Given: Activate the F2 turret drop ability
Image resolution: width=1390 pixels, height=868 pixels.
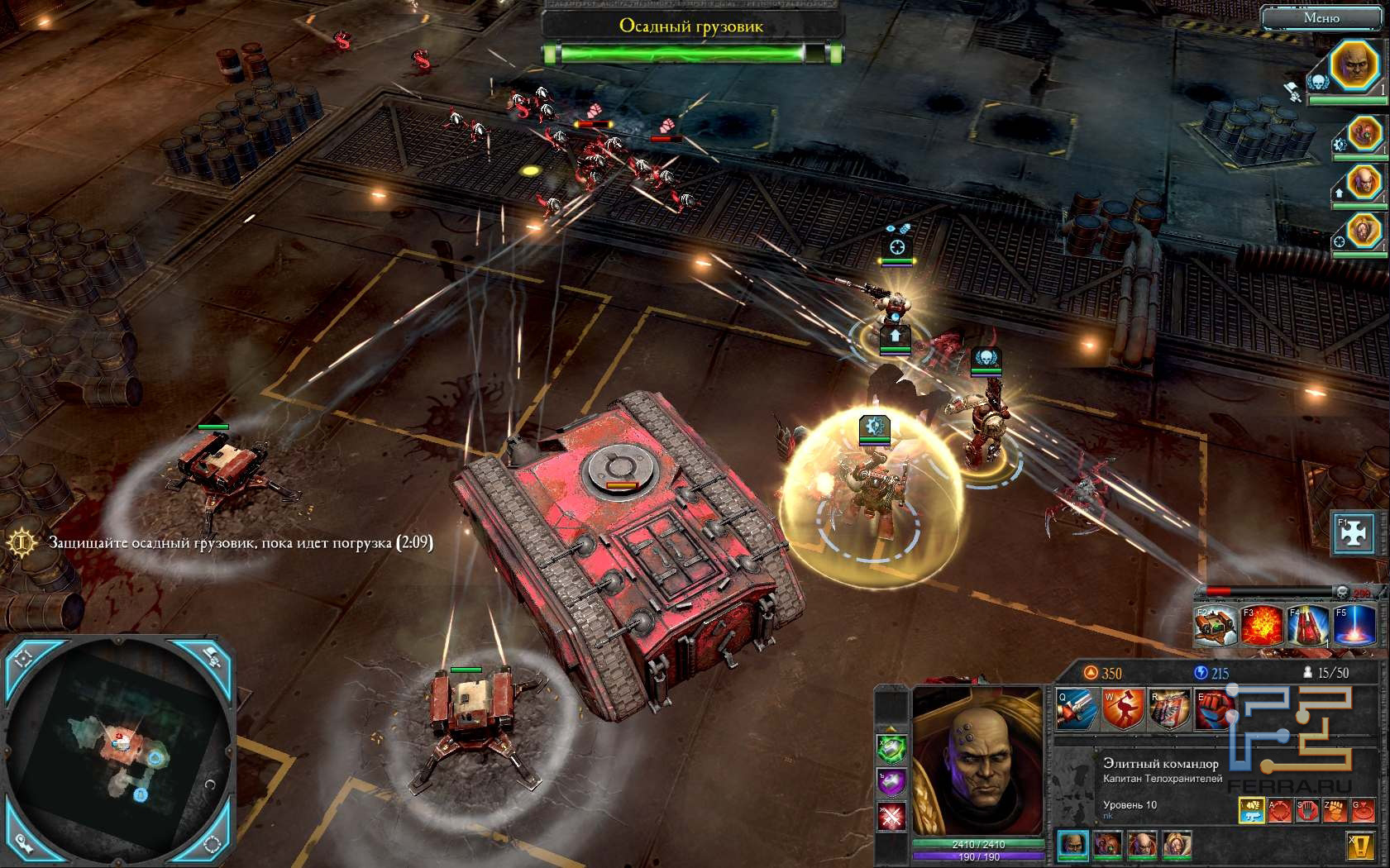Looking at the screenshot, I should coord(1215,625).
